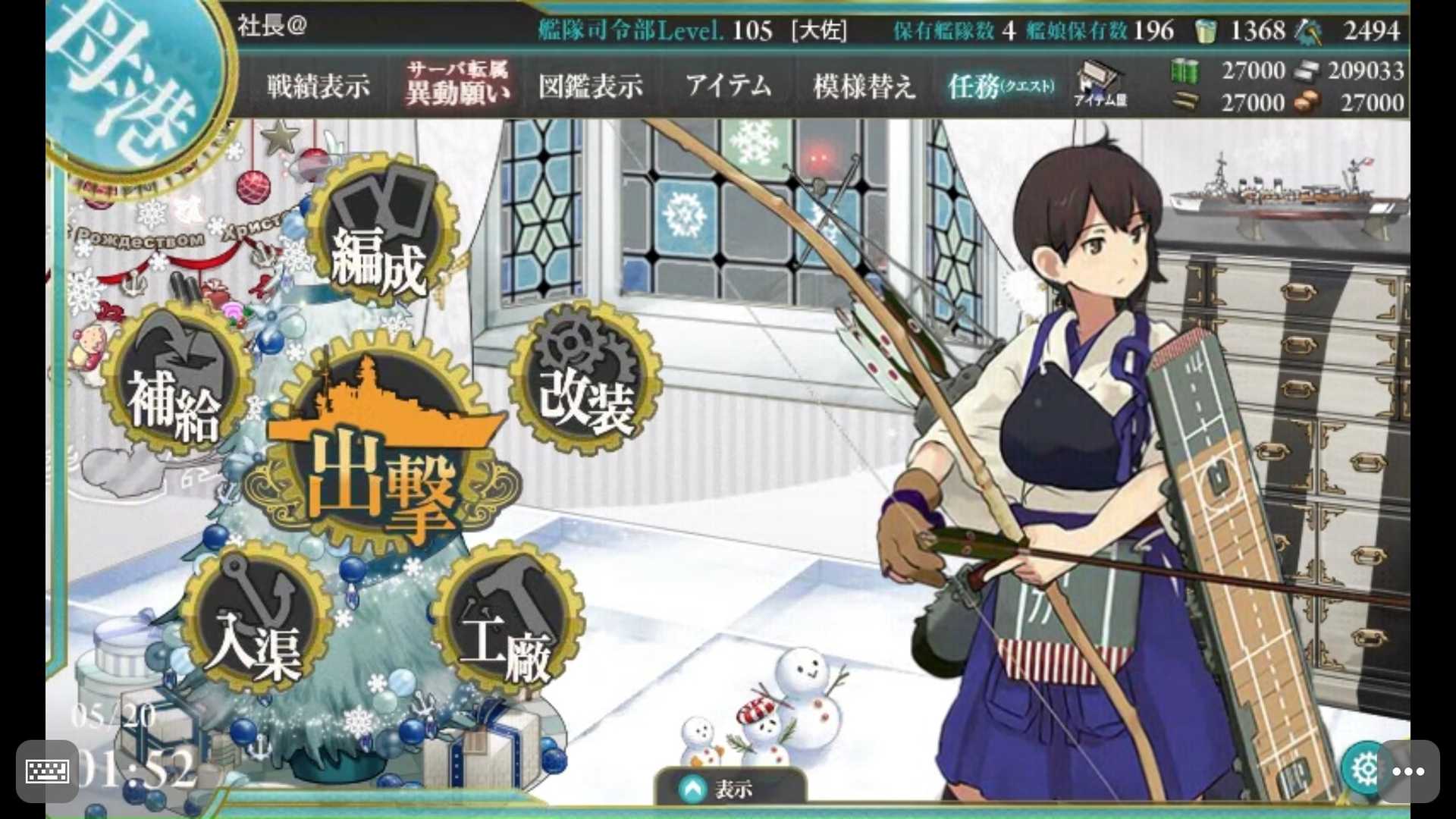The height and width of the screenshot is (819, 1456).
Task: Open the 改装 remodel menu
Action: coord(585,379)
